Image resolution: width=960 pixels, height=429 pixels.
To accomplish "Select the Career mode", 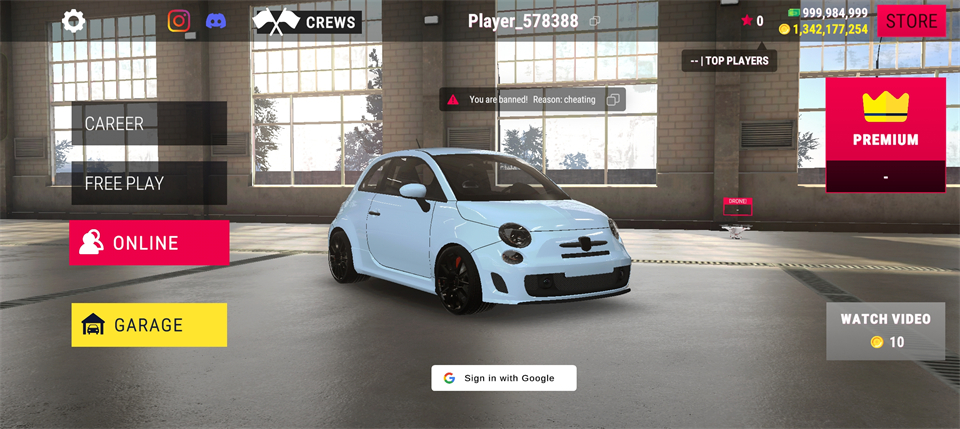I will coord(149,123).
